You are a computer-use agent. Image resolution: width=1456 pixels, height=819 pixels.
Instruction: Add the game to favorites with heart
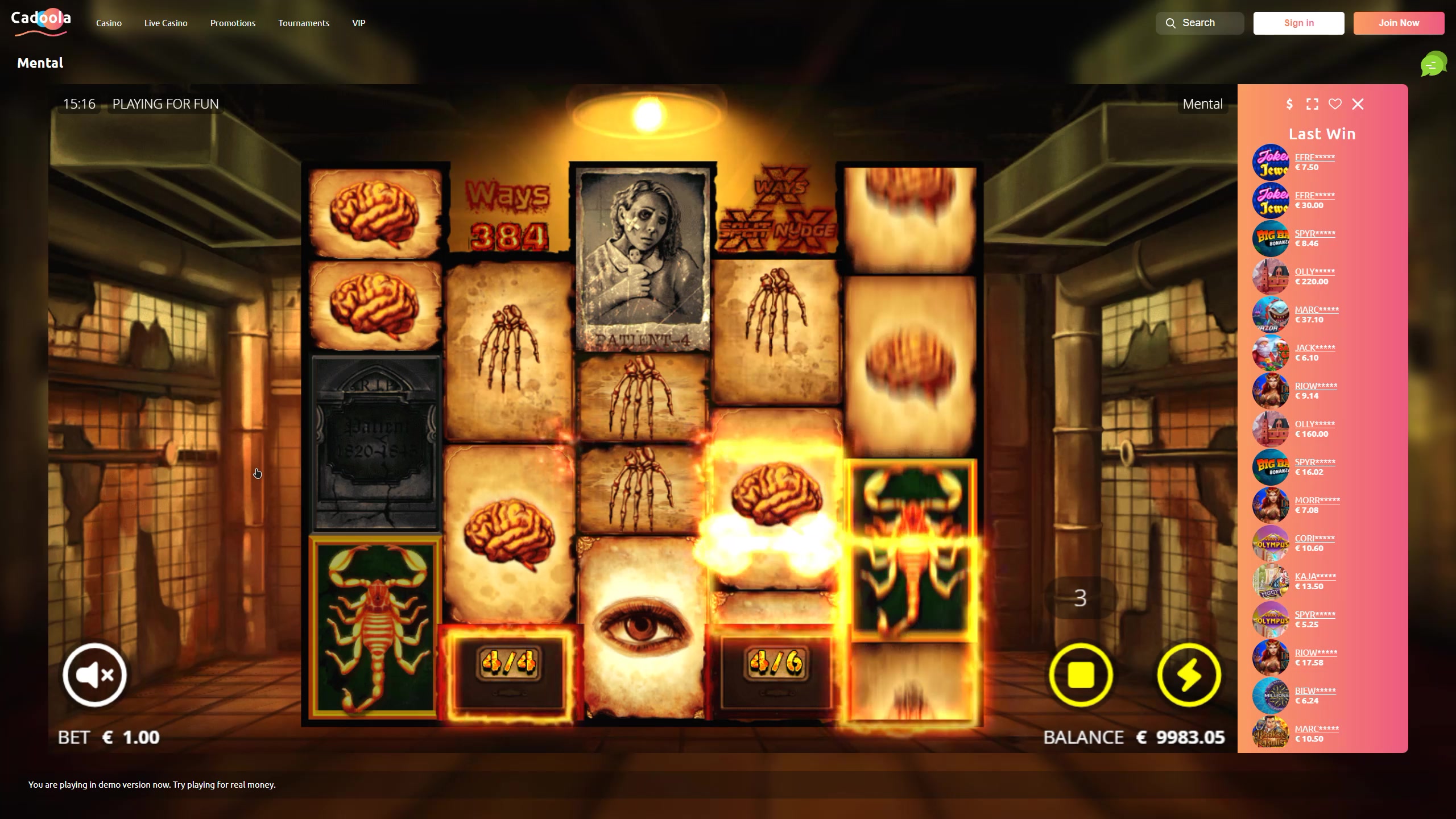coord(1335,104)
